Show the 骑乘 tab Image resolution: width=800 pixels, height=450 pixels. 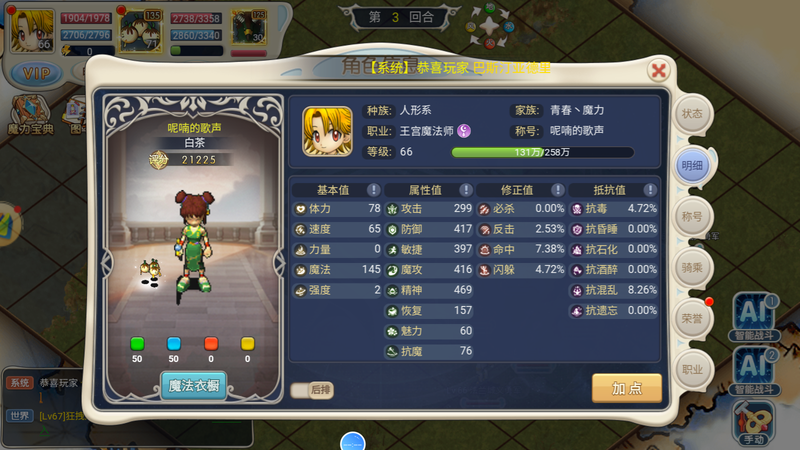point(692,267)
